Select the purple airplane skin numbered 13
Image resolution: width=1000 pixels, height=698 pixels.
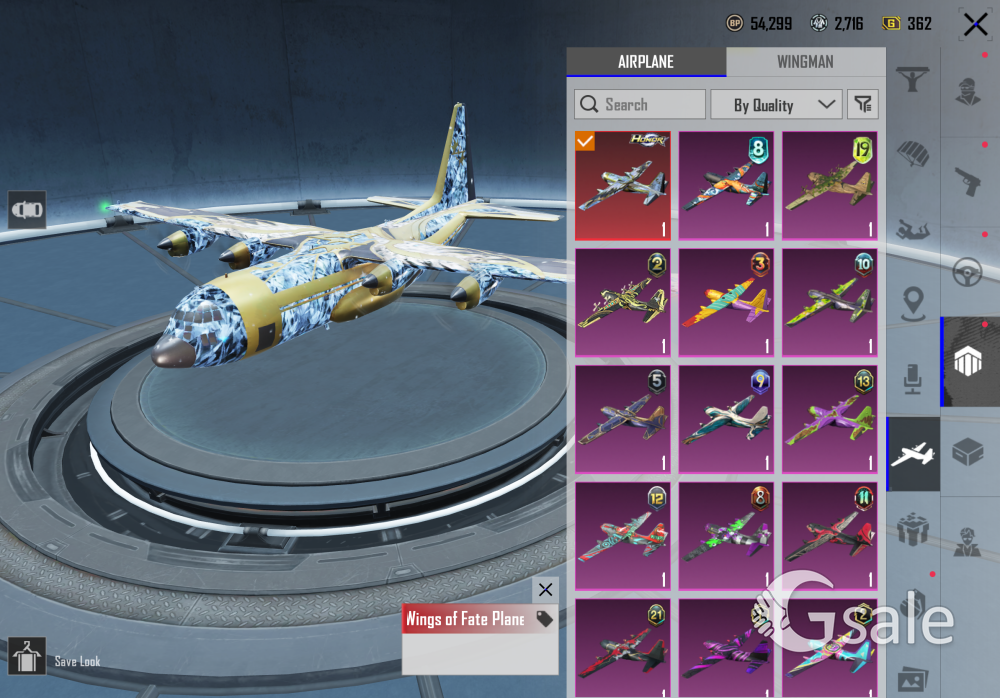(829, 419)
